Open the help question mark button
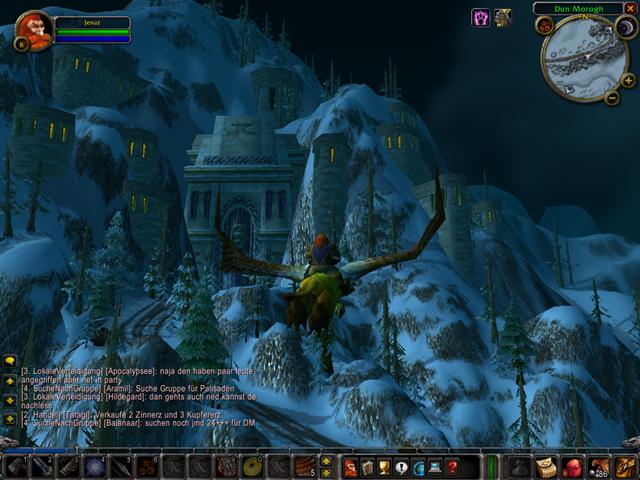Screen dimensions: 640x480 pos(452,467)
